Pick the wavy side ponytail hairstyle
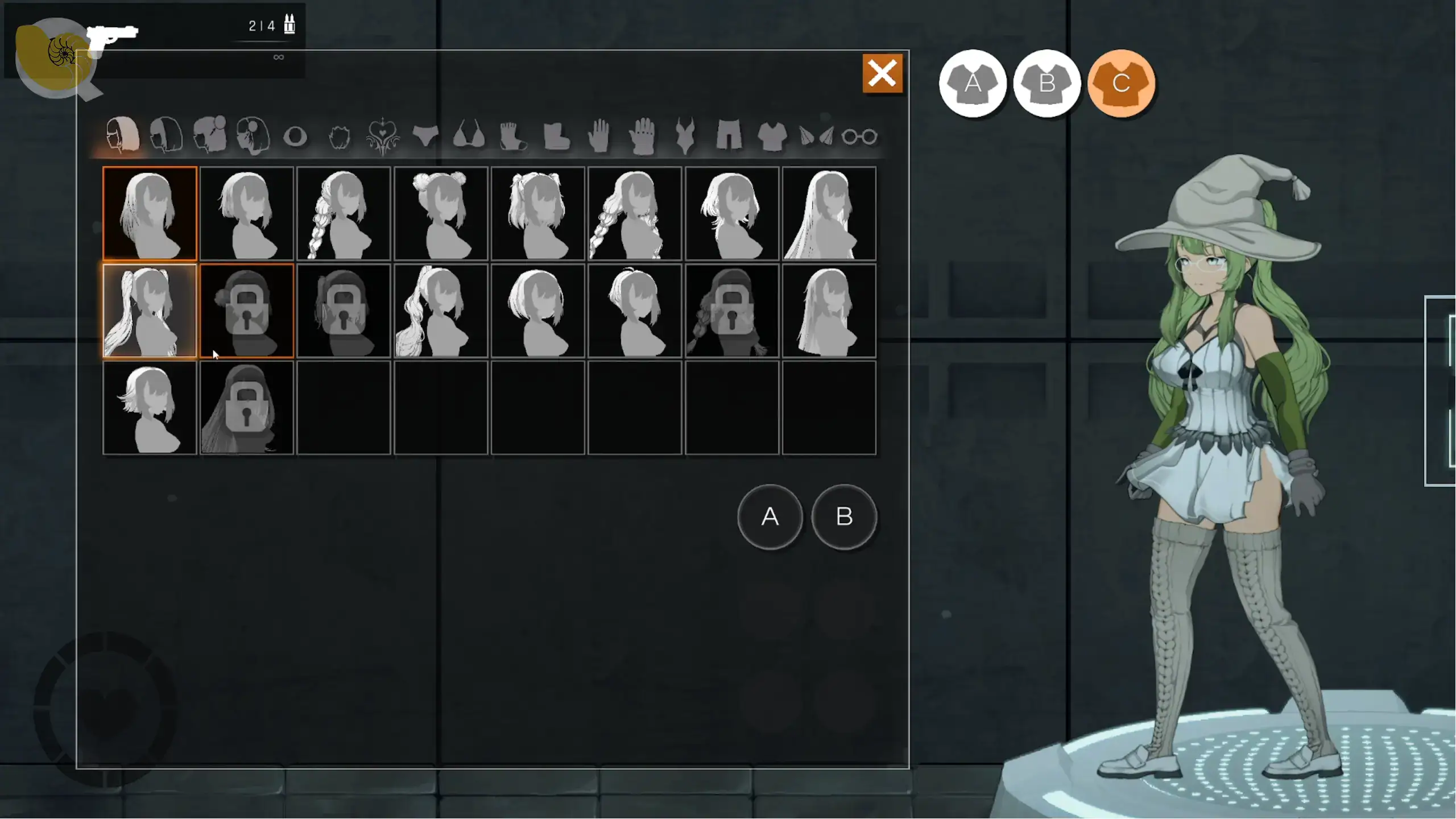 [x=441, y=311]
